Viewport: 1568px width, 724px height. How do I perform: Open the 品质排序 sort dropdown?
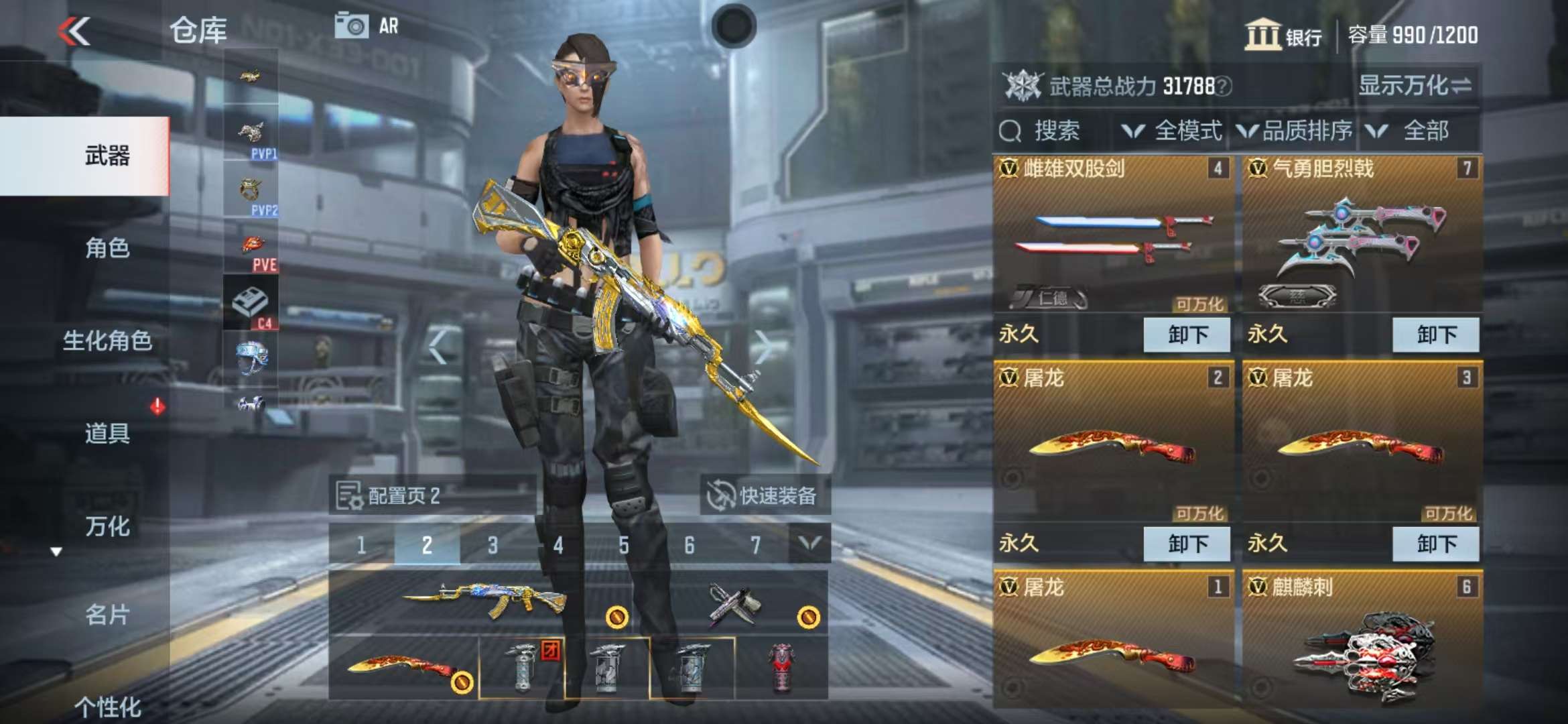[1295, 131]
